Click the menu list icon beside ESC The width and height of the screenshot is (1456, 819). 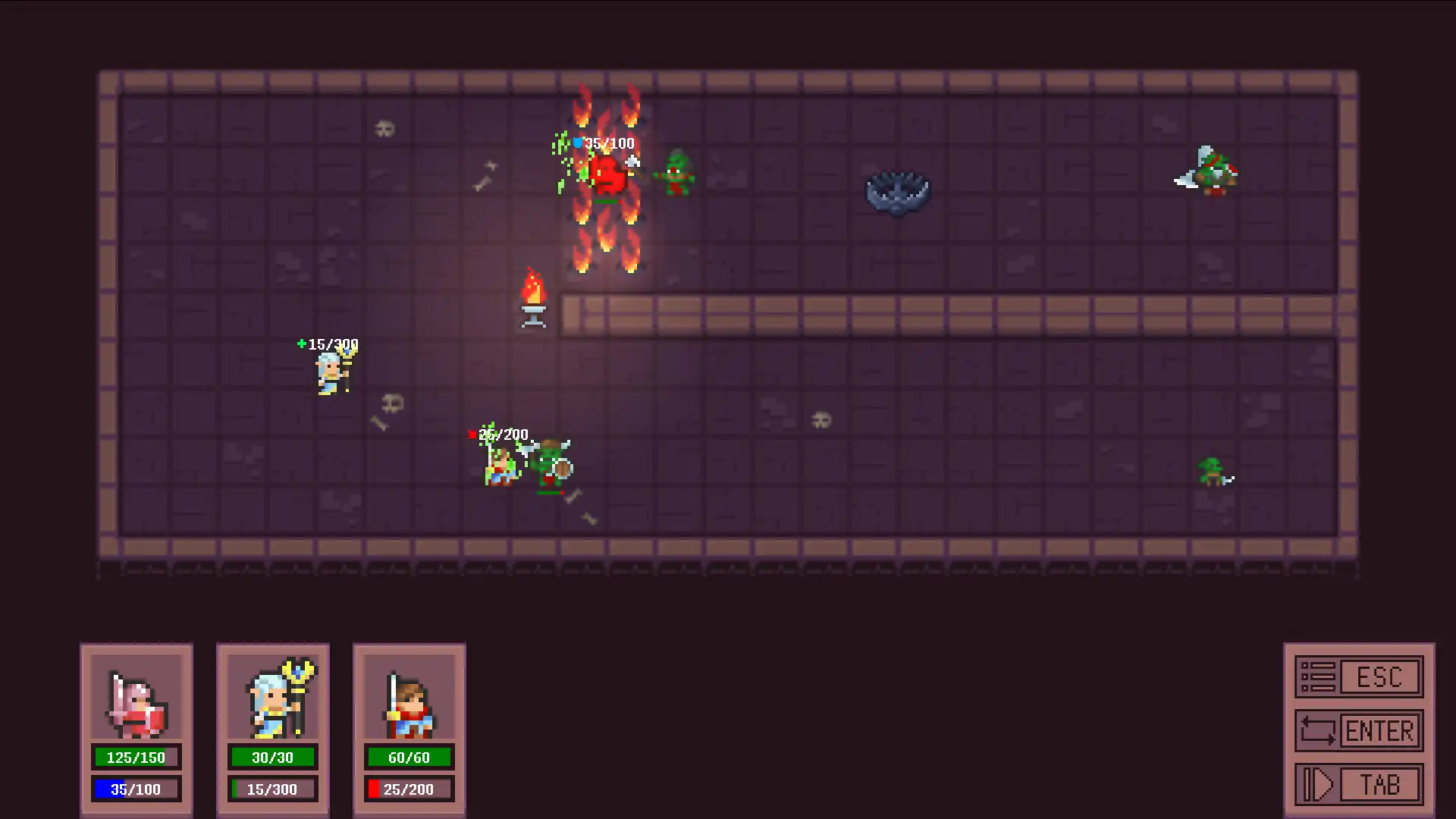click(1318, 676)
